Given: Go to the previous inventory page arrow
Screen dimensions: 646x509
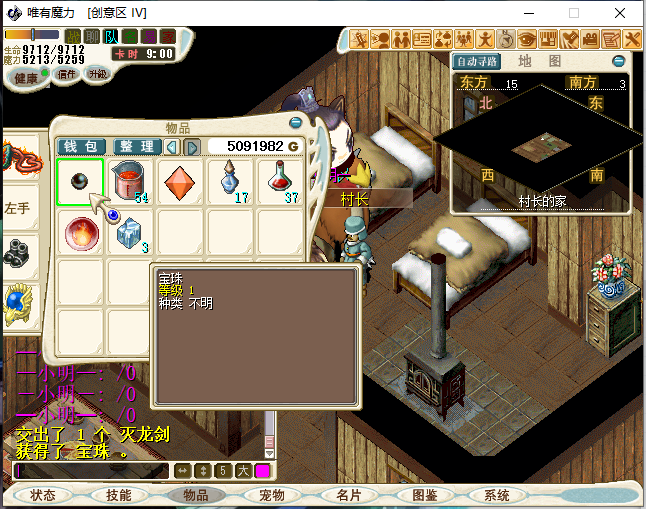Looking at the screenshot, I should 172,147.
